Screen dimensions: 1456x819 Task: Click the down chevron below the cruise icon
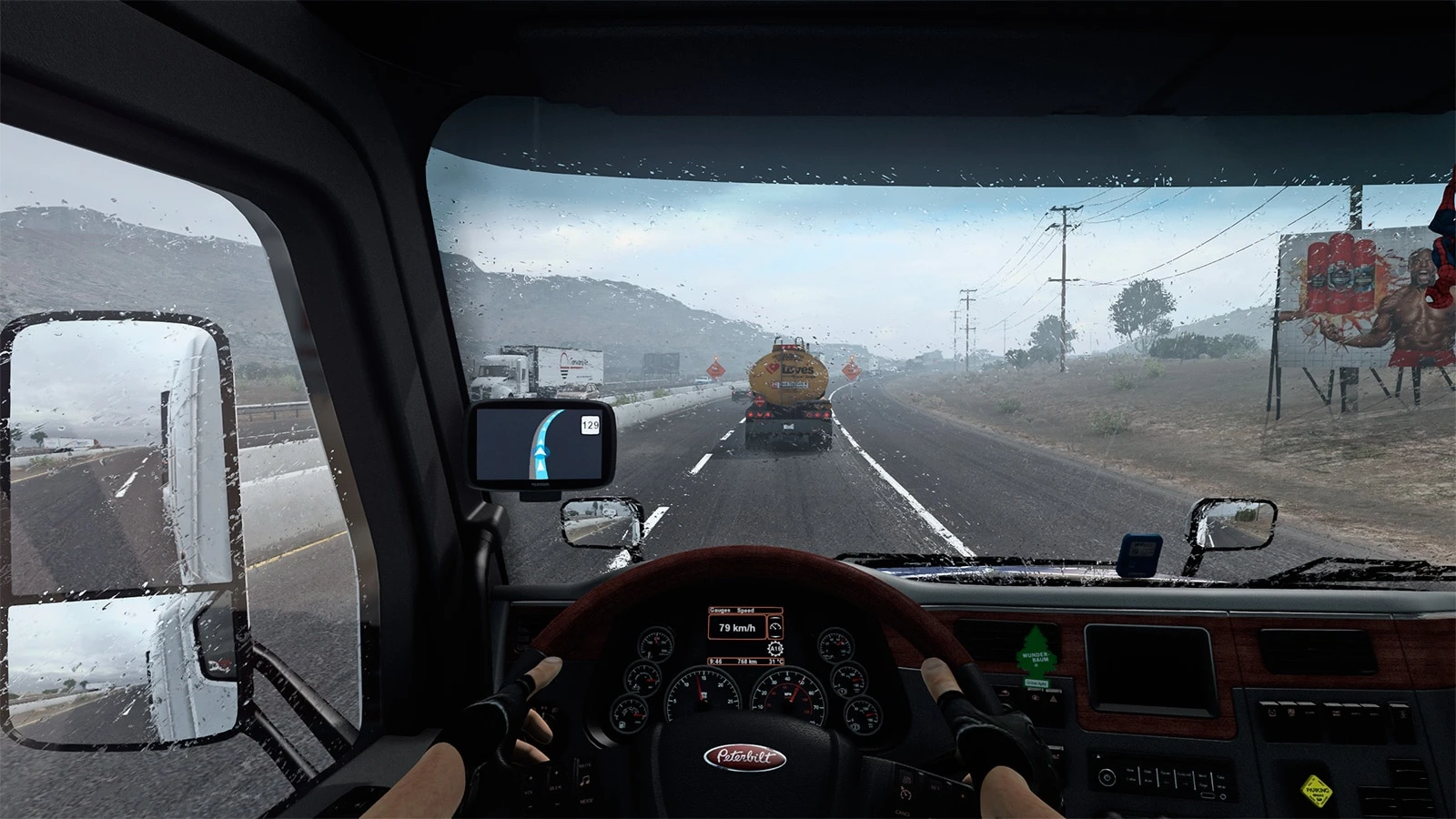pos(775,637)
